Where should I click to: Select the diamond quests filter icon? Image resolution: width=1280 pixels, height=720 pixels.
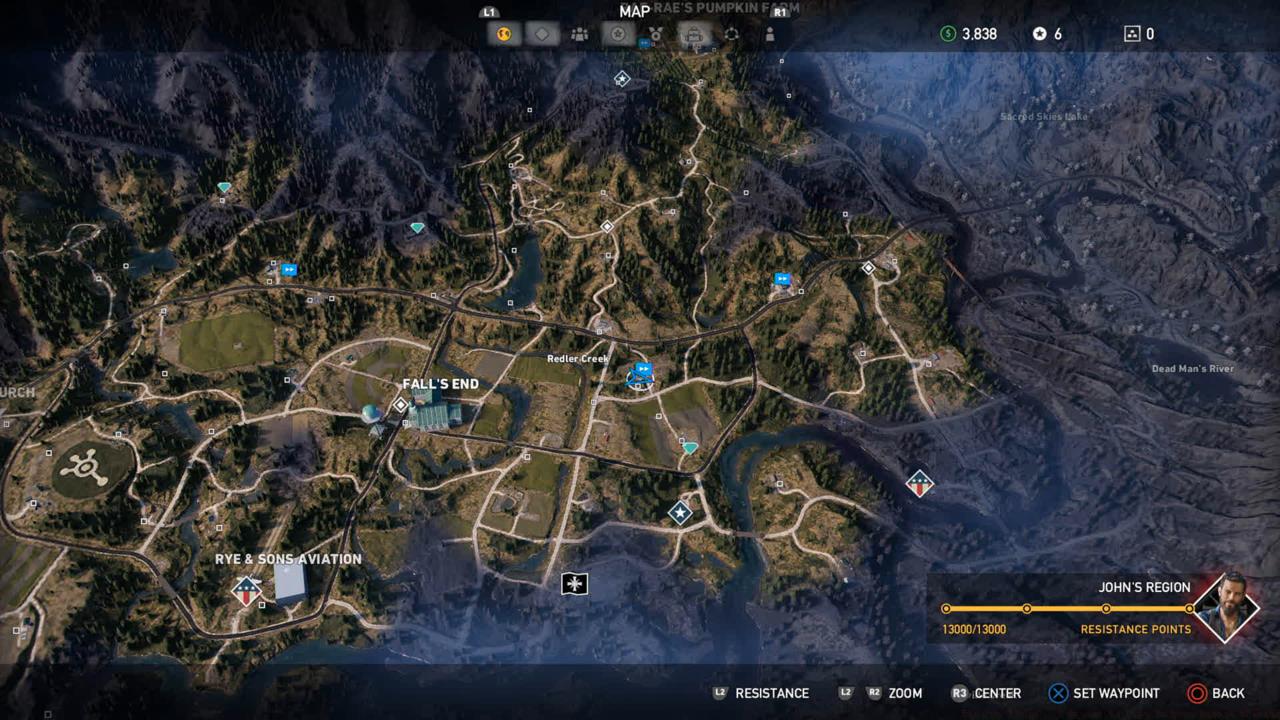point(542,33)
